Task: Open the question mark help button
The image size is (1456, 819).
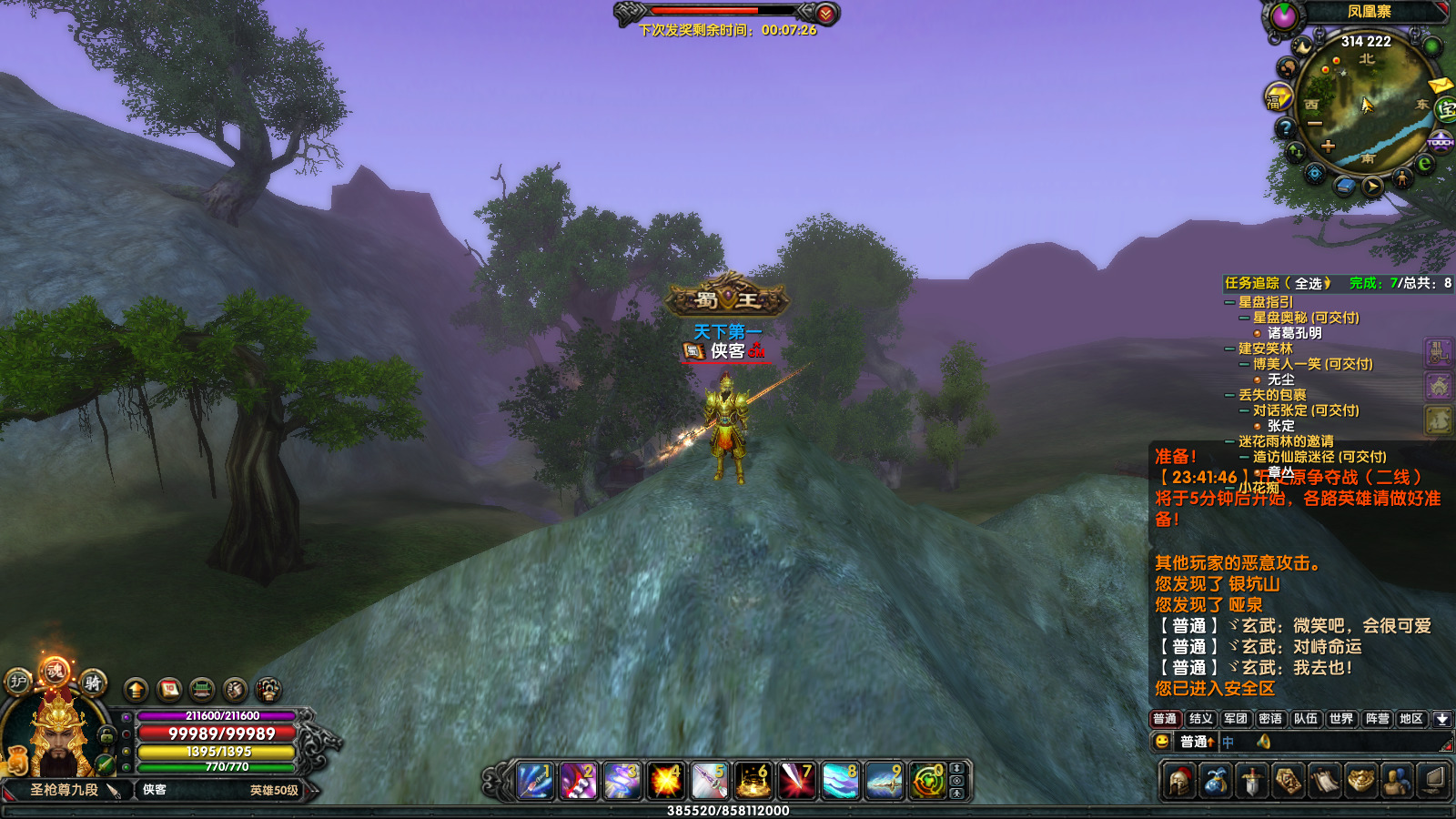Action: (x=1286, y=128)
